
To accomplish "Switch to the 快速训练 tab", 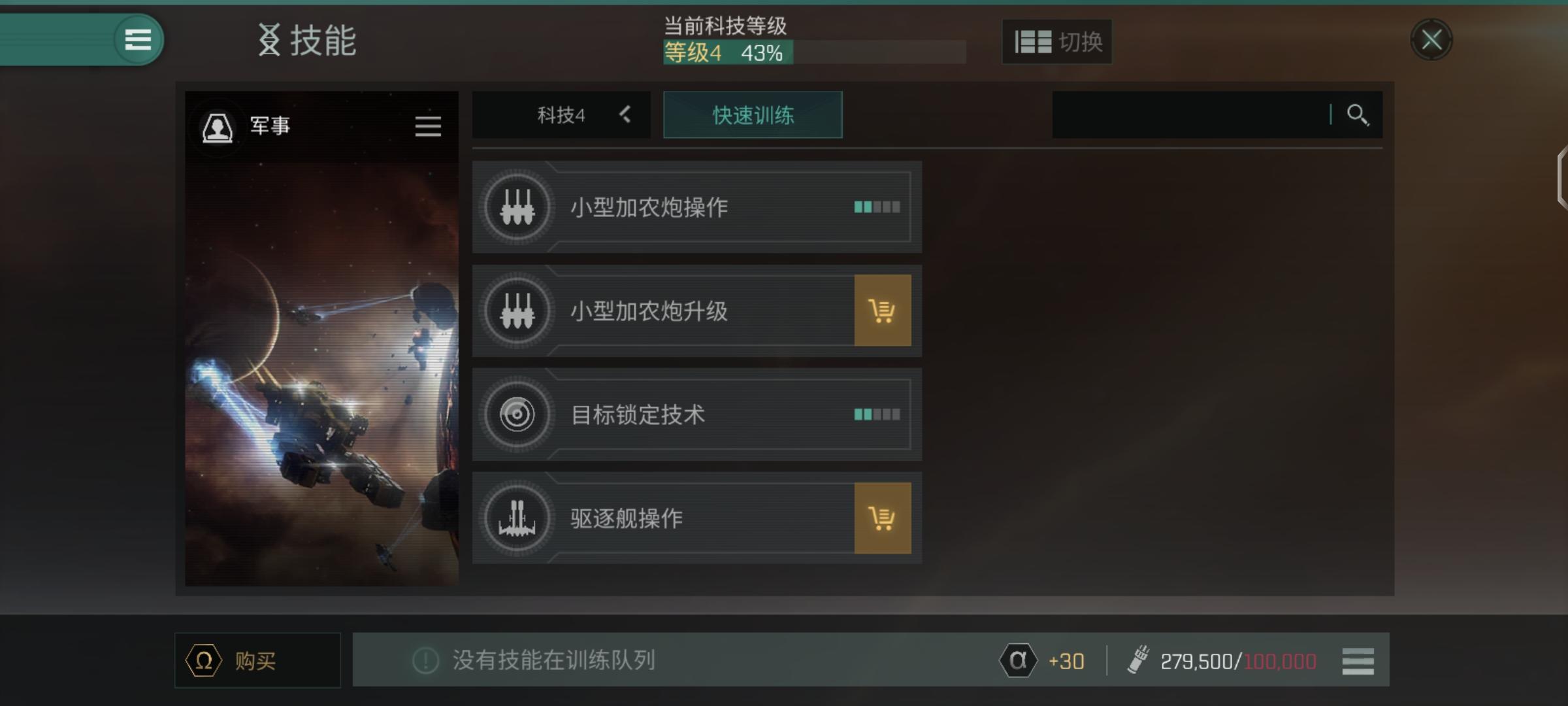I will 752,115.
